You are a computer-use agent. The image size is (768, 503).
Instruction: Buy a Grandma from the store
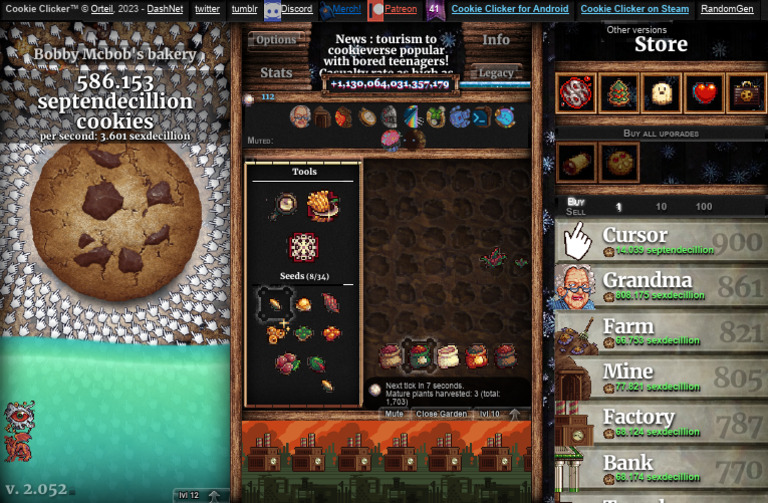click(x=661, y=287)
